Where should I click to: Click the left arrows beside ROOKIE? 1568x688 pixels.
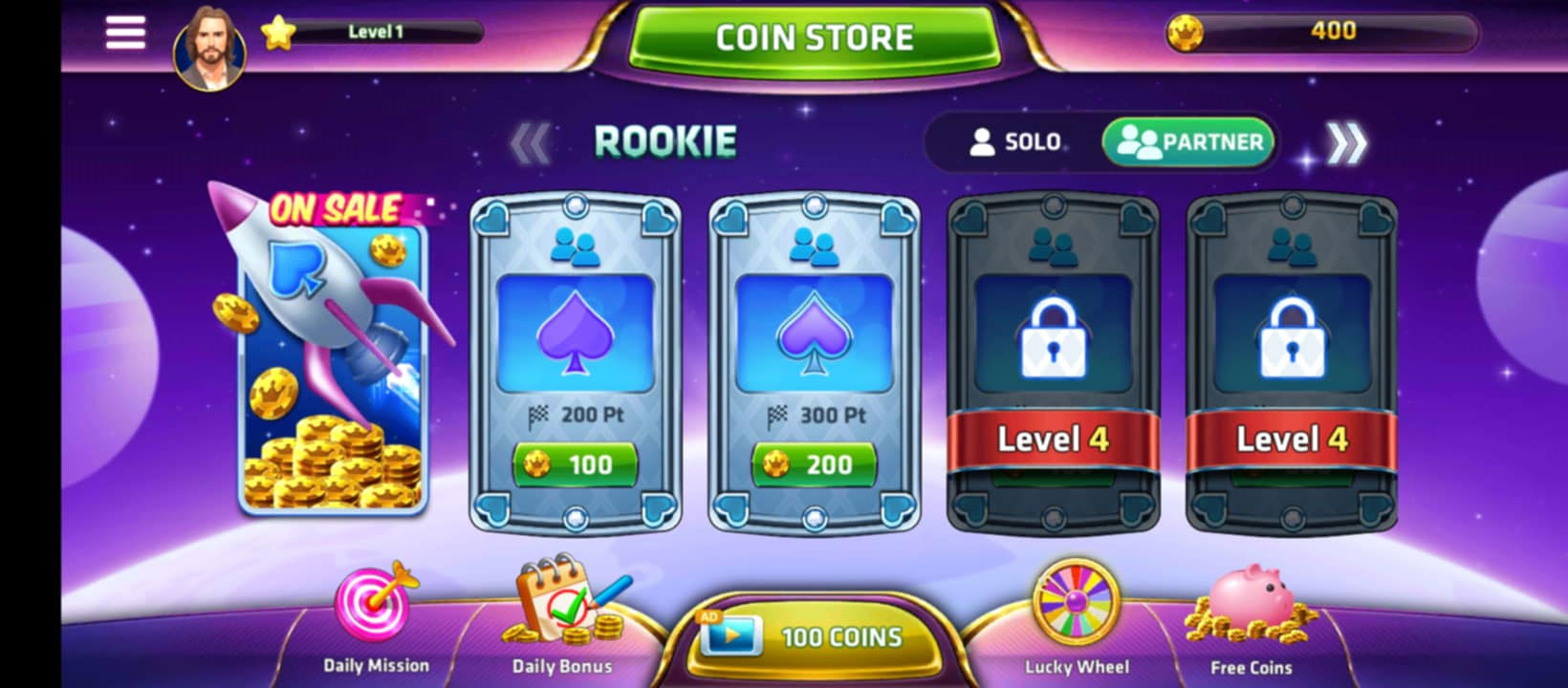[532, 140]
